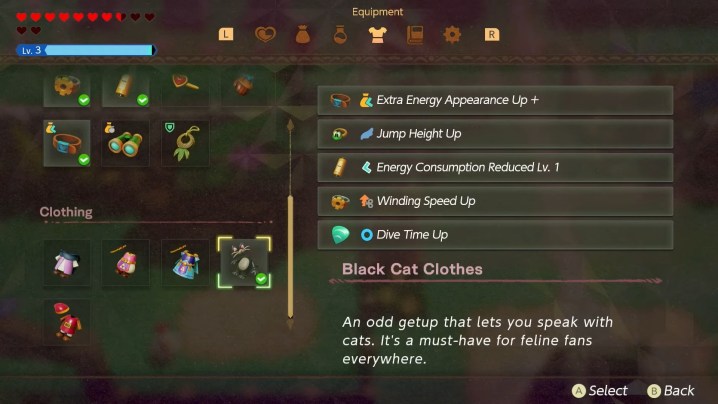
Task: Select the Equipment shirt tab
Action: point(377,35)
